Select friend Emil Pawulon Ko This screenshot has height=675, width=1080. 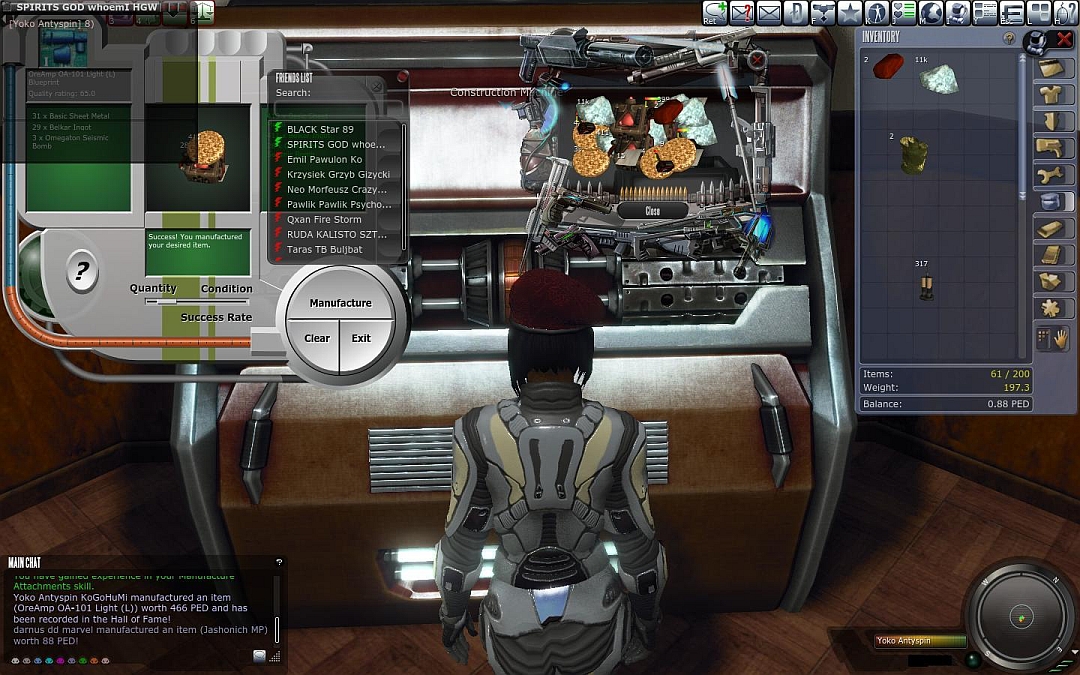tap(324, 159)
